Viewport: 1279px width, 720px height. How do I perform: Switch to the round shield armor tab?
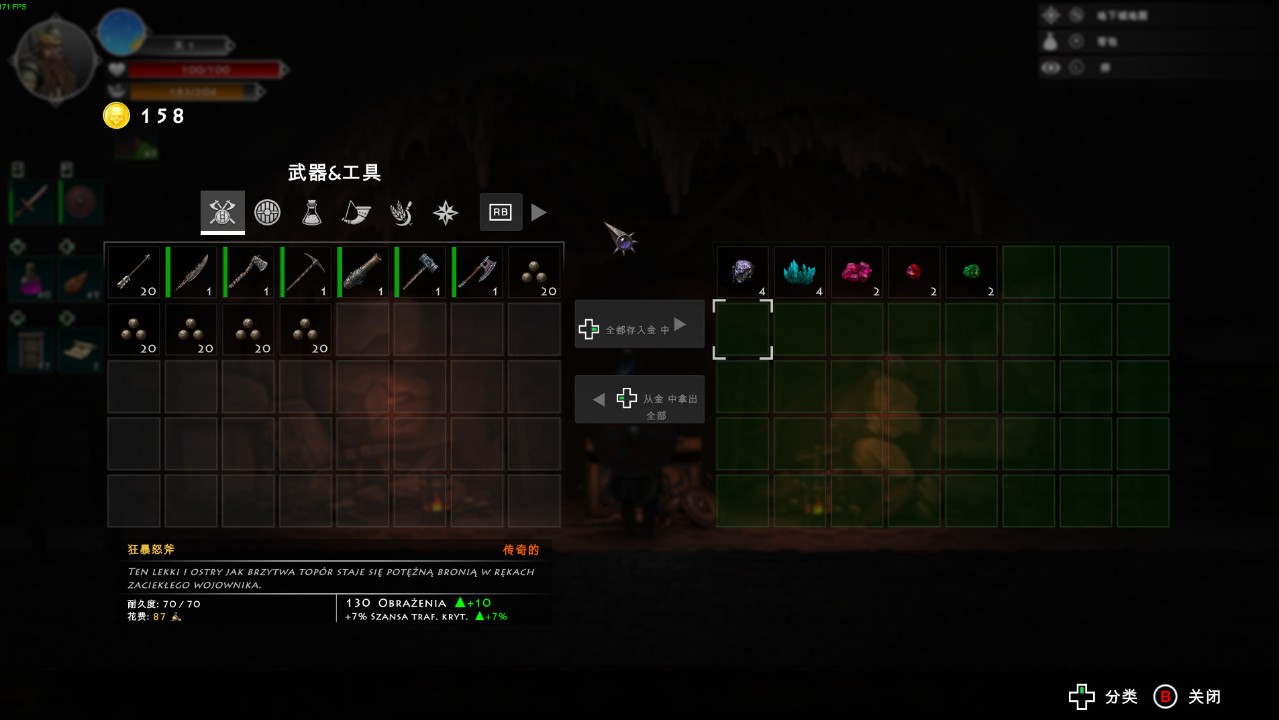click(x=267, y=212)
